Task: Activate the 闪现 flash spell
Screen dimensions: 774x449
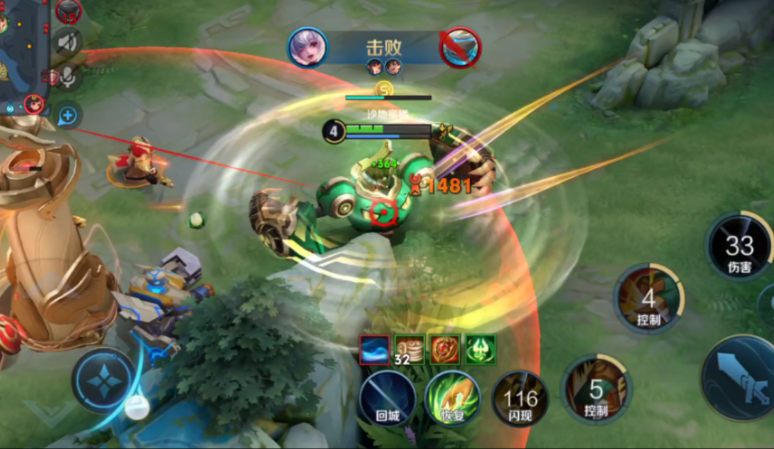Action: pos(520,398)
